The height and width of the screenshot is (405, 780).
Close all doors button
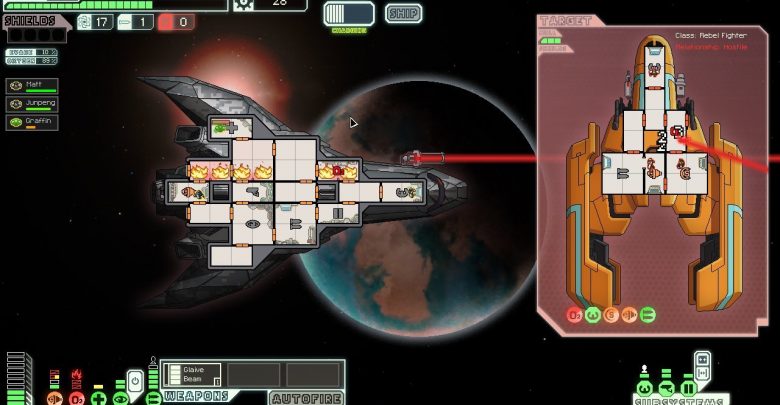coord(703,359)
